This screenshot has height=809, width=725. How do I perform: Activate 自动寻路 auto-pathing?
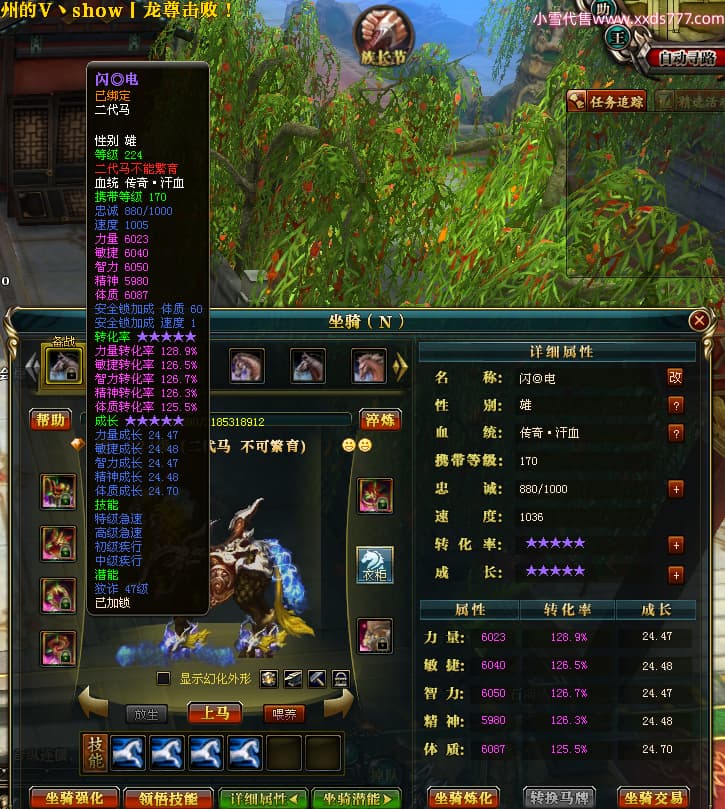point(689,58)
